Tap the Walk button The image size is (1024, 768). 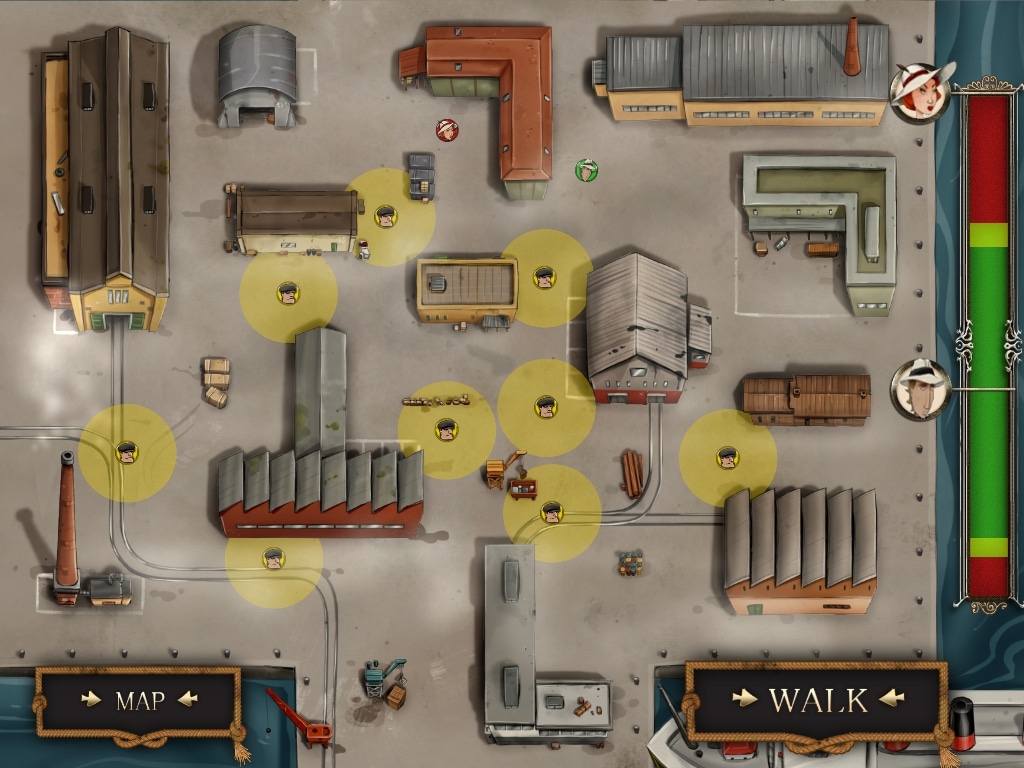point(816,699)
